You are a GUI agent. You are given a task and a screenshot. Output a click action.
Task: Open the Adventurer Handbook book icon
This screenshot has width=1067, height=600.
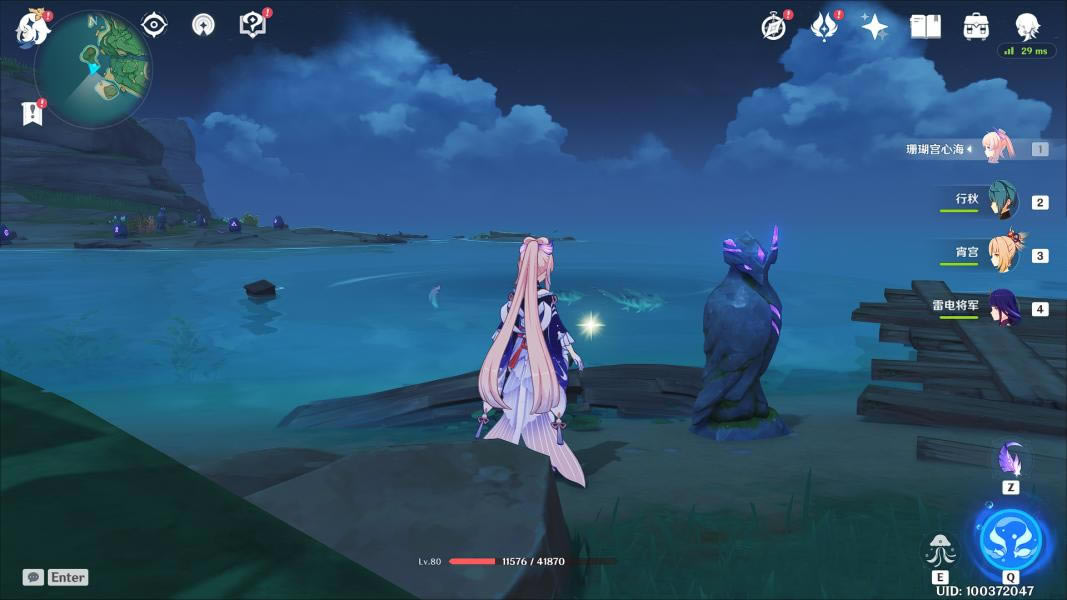(926, 27)
